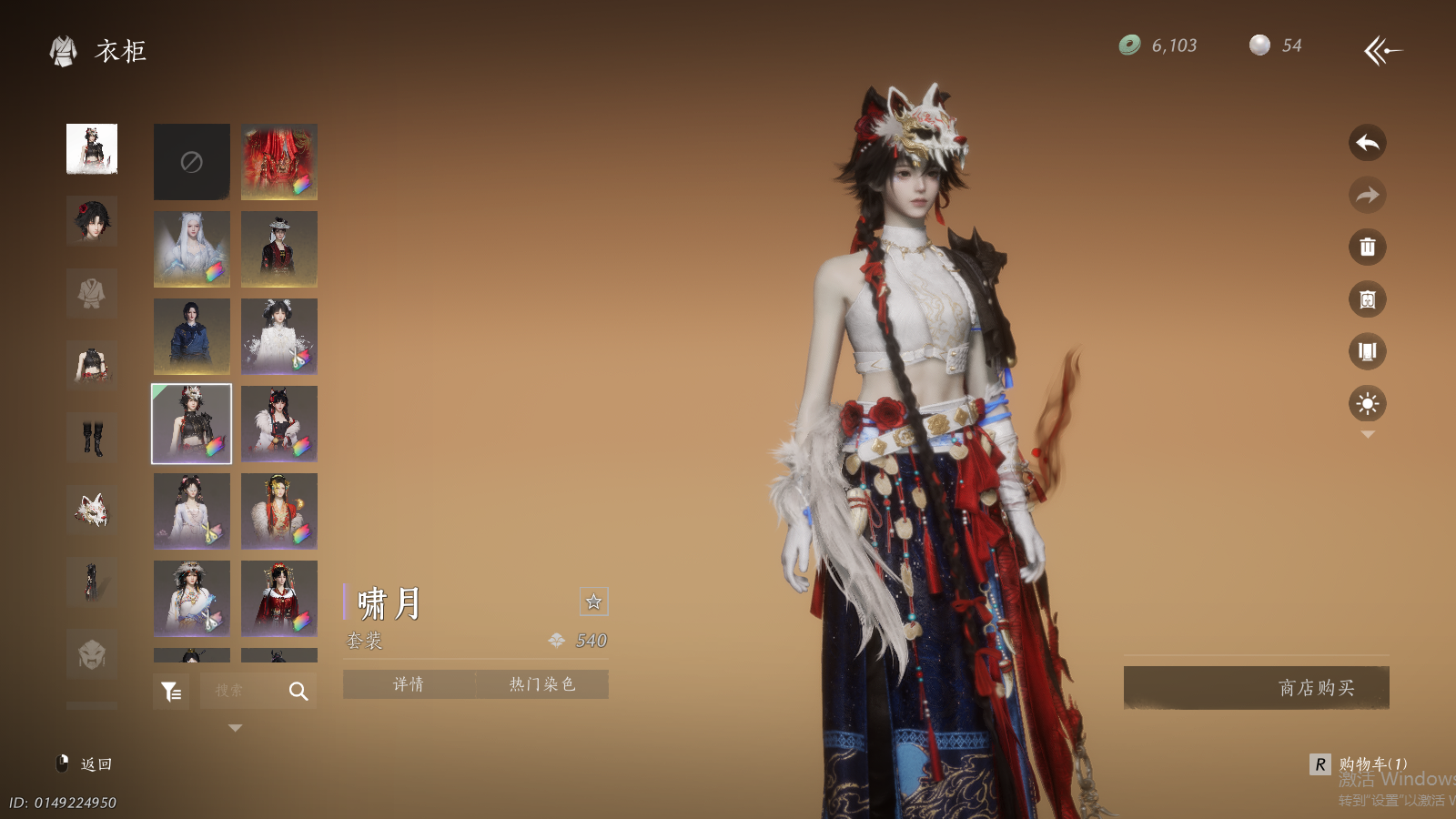
Task: Open the 热门染色 popular dyes option
Action: pos(541,684)
